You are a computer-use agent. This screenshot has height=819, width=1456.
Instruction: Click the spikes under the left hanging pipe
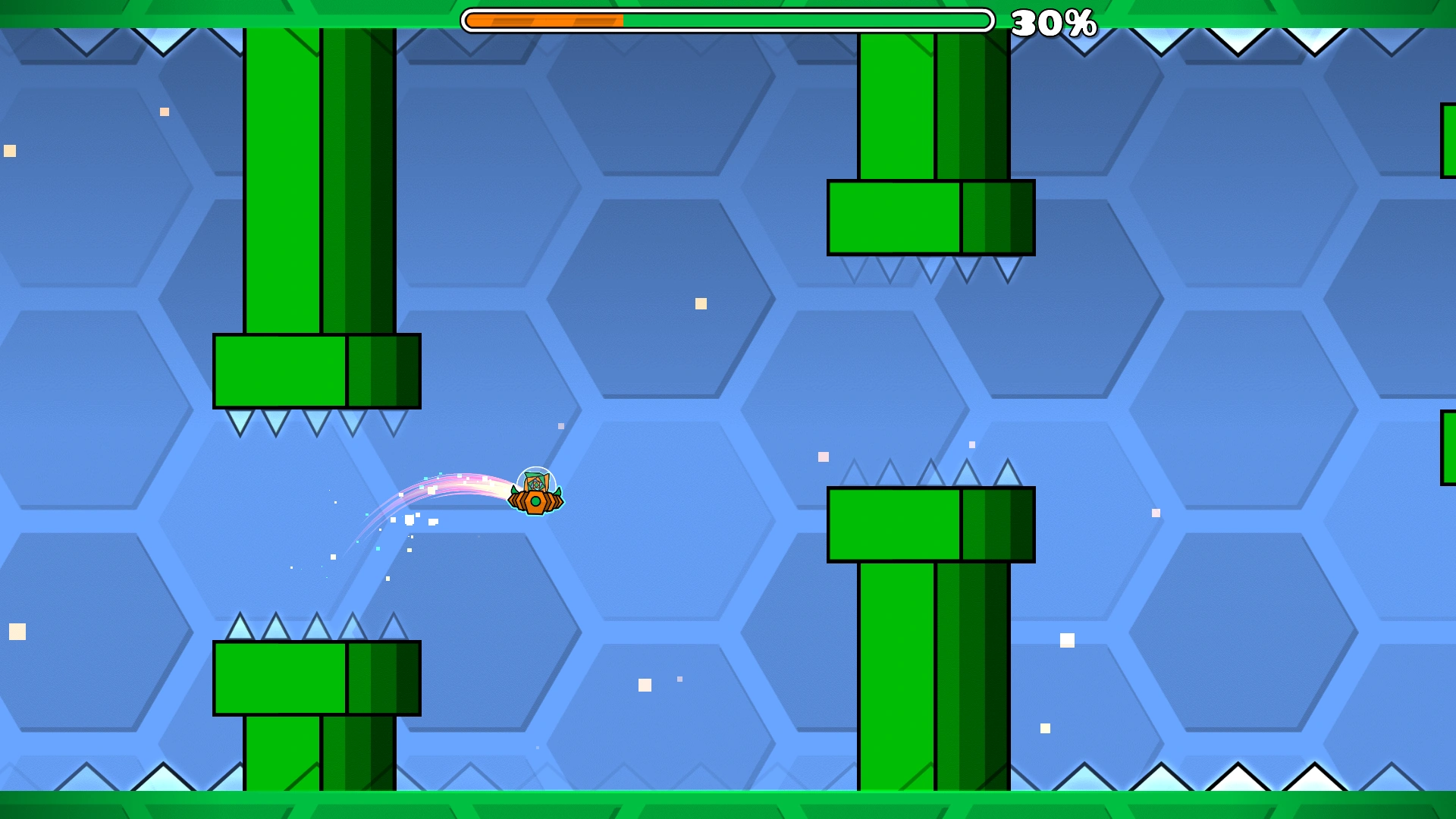[x=315, y=421]
